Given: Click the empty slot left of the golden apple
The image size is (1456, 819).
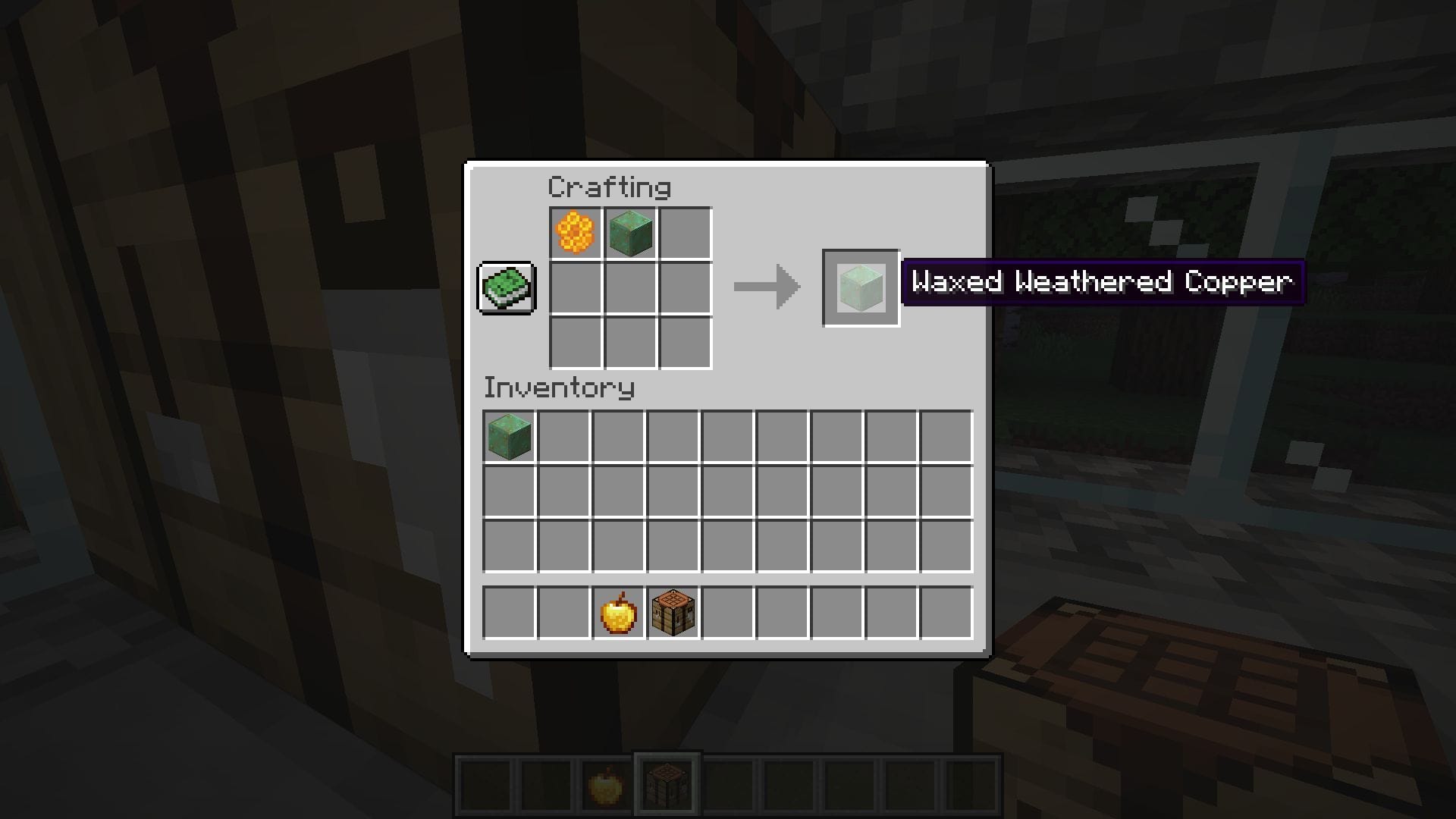Looking at the screenshot, I should 563,612.
